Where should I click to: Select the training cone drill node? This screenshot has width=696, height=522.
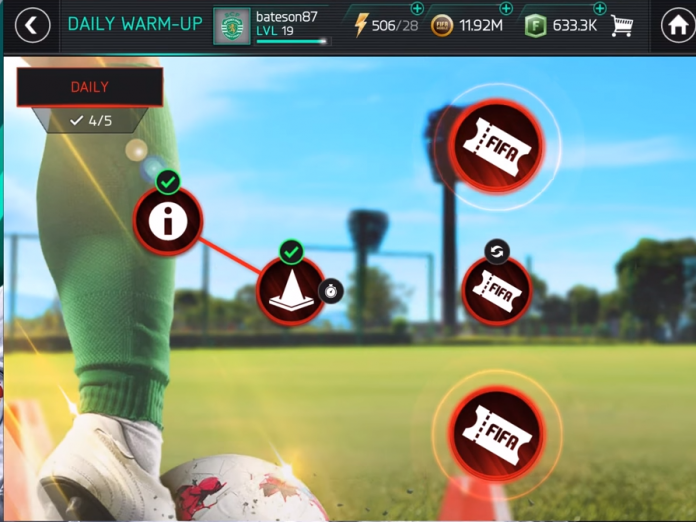pyautogui.click(x=292, y=290)
